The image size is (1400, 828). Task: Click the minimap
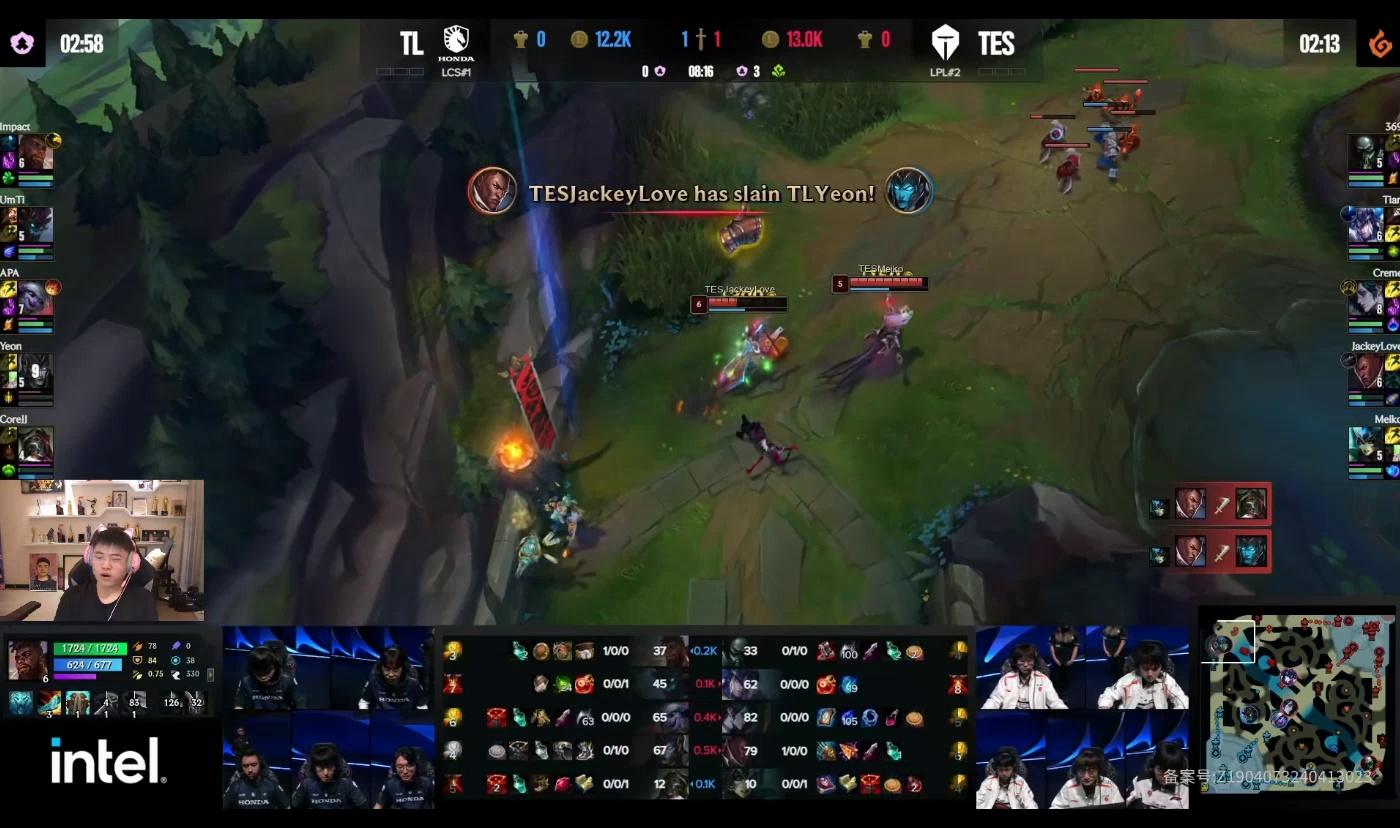point(1298,699)
